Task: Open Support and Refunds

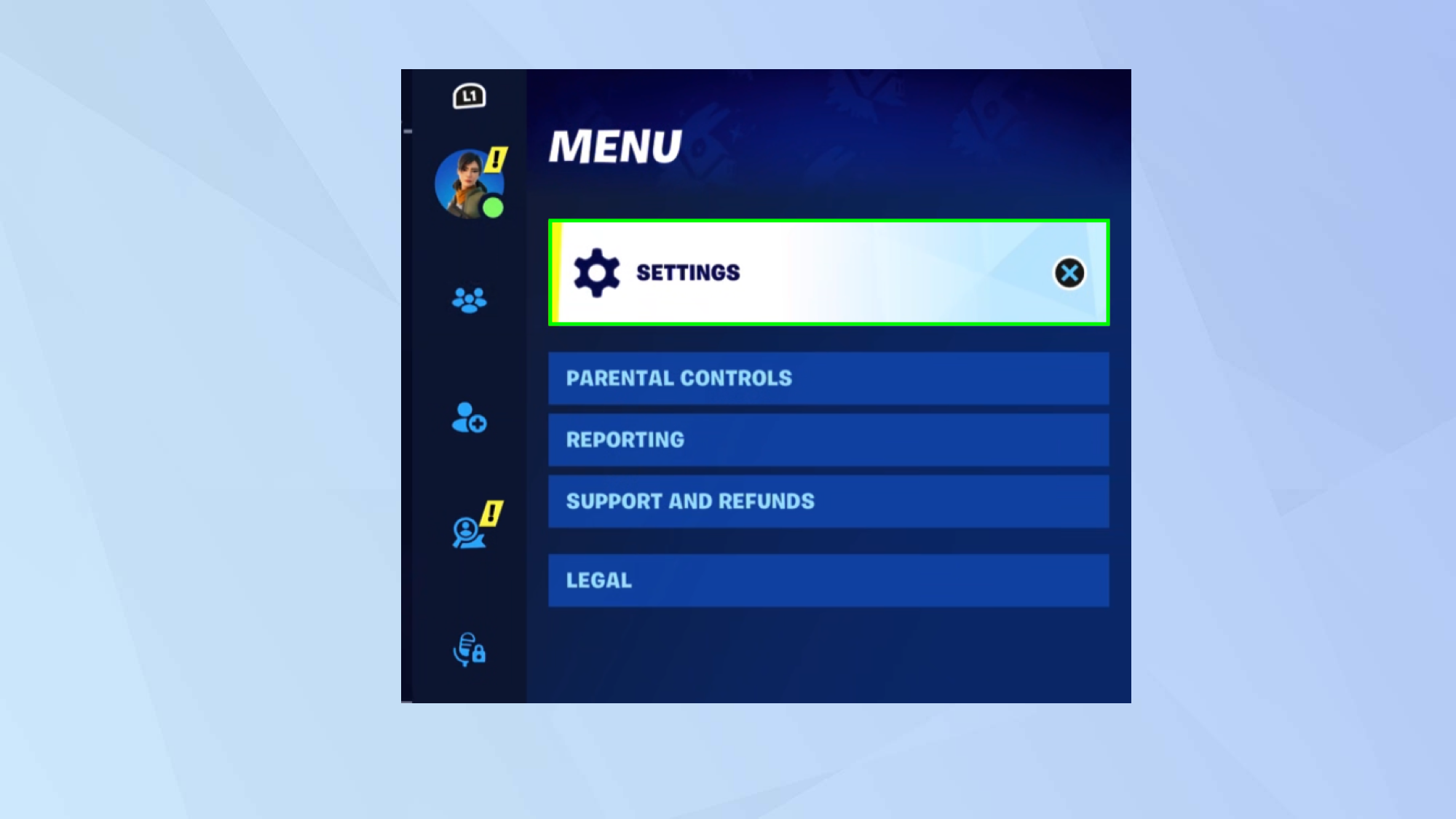Action: tap(826, 501)
